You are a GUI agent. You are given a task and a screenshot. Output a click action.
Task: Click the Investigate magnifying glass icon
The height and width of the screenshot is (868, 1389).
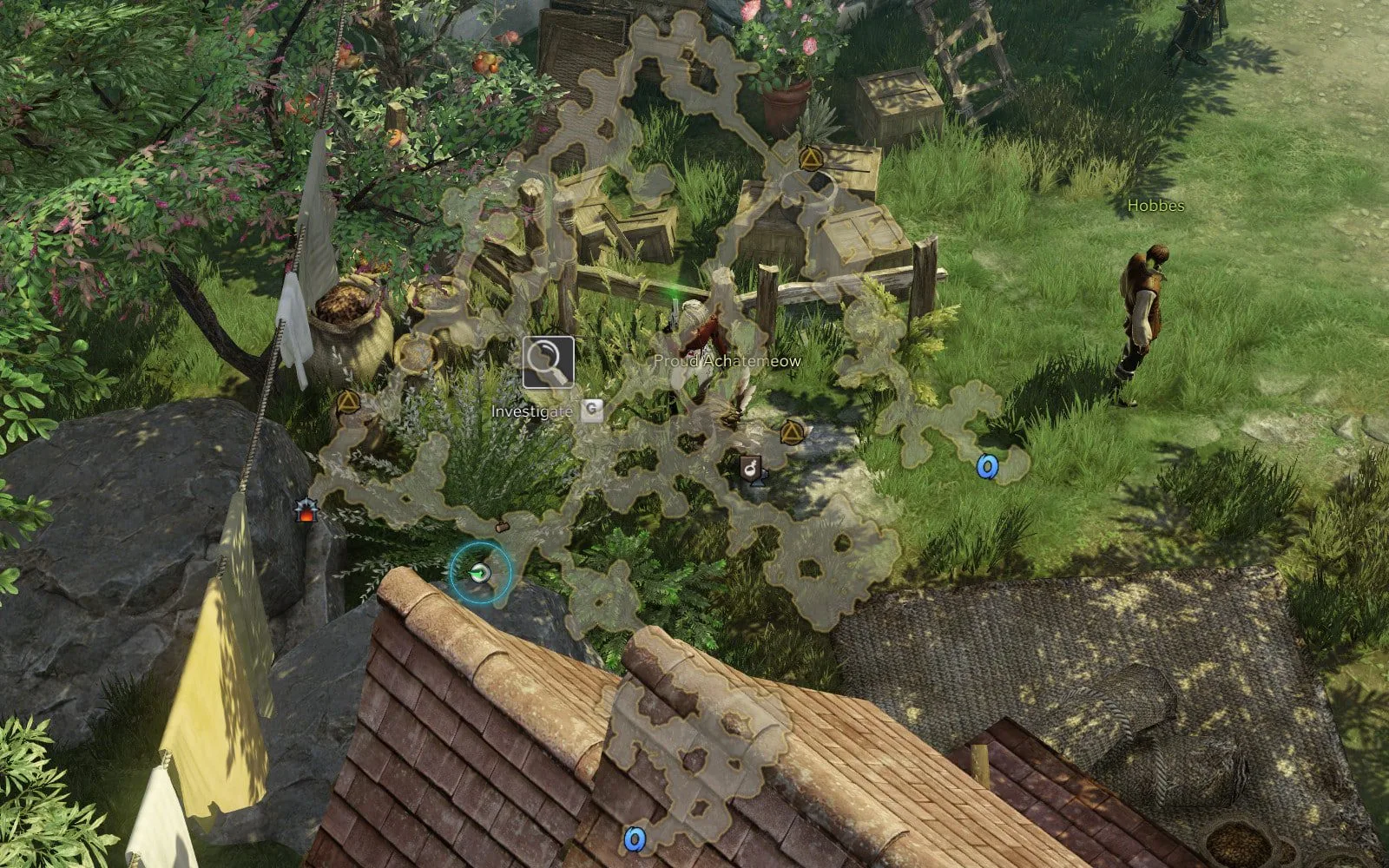548,362
